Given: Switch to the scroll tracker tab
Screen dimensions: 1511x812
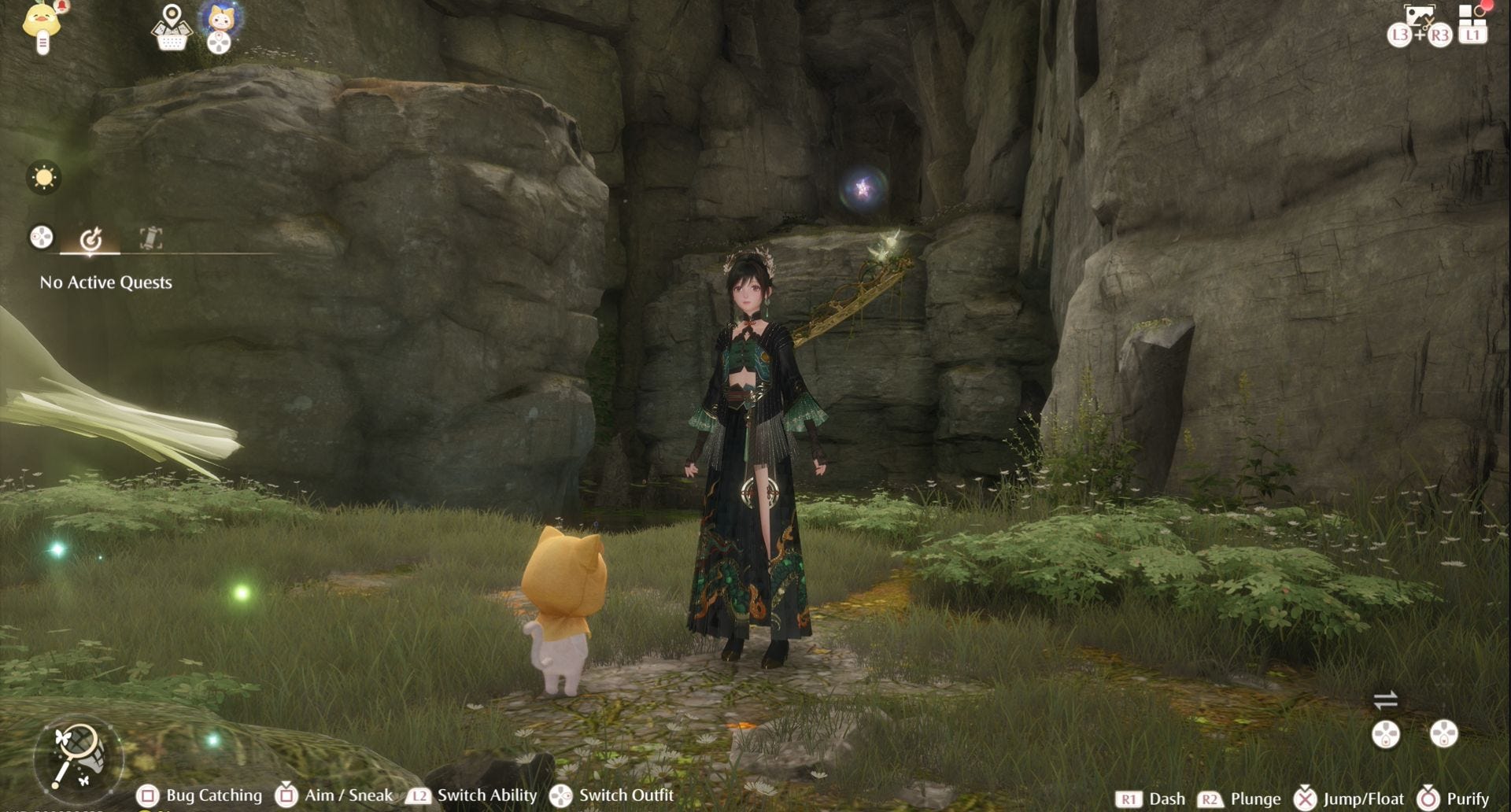Looking at the screenshot, I should (x=150, y=238).
